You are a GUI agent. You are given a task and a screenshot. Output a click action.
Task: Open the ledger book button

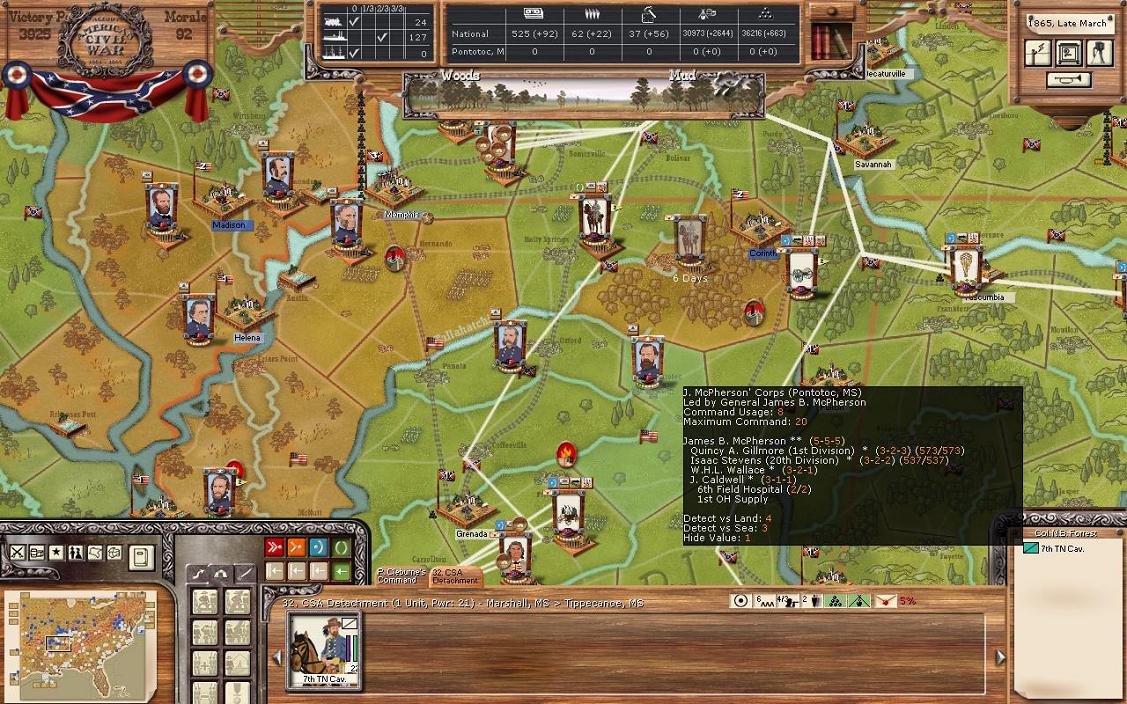(x=141, y=556)
